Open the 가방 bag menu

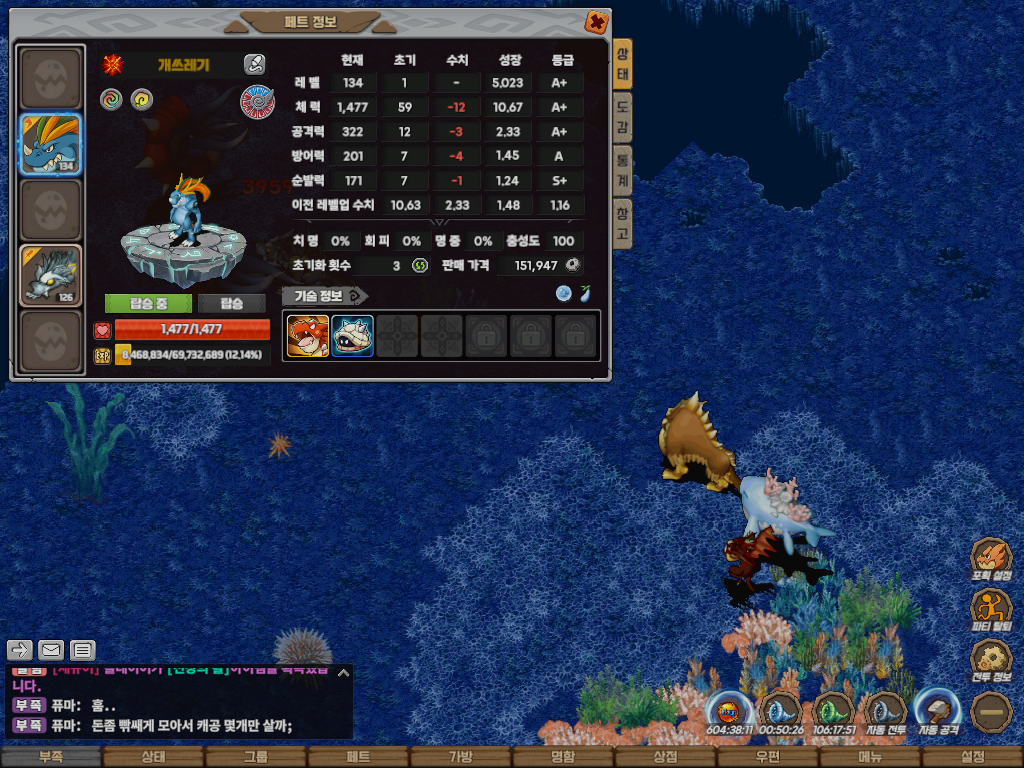tap(460, 757)
